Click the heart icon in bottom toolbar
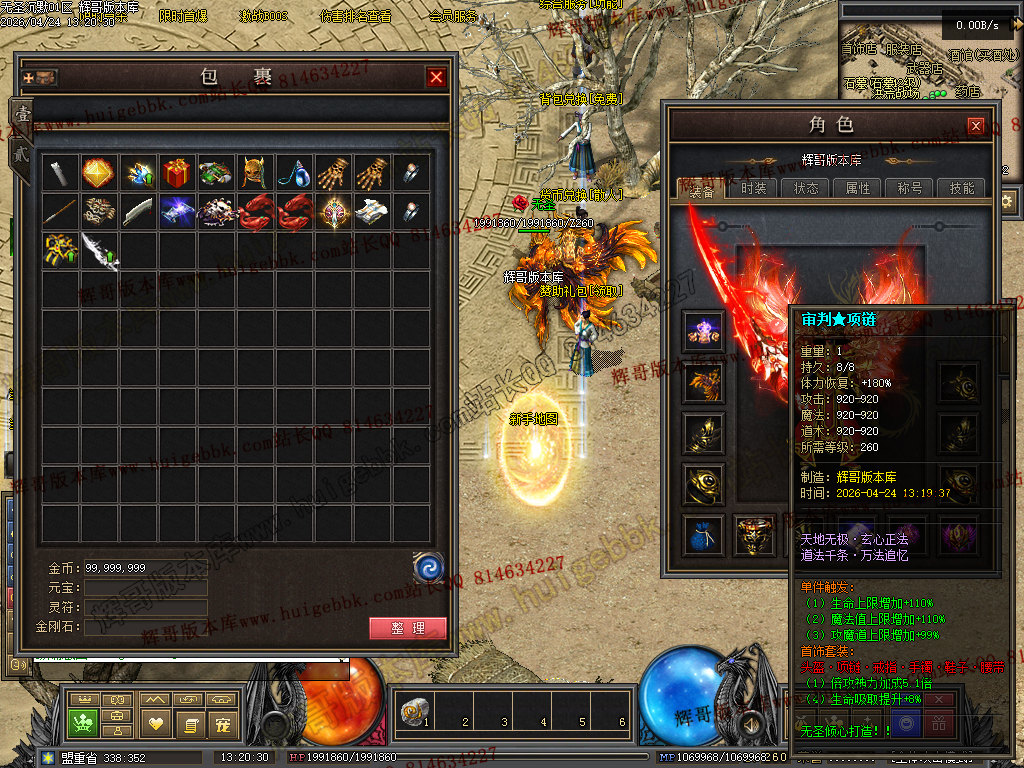1024x768 pixels. pyautogui.click(x=155, y=722)
